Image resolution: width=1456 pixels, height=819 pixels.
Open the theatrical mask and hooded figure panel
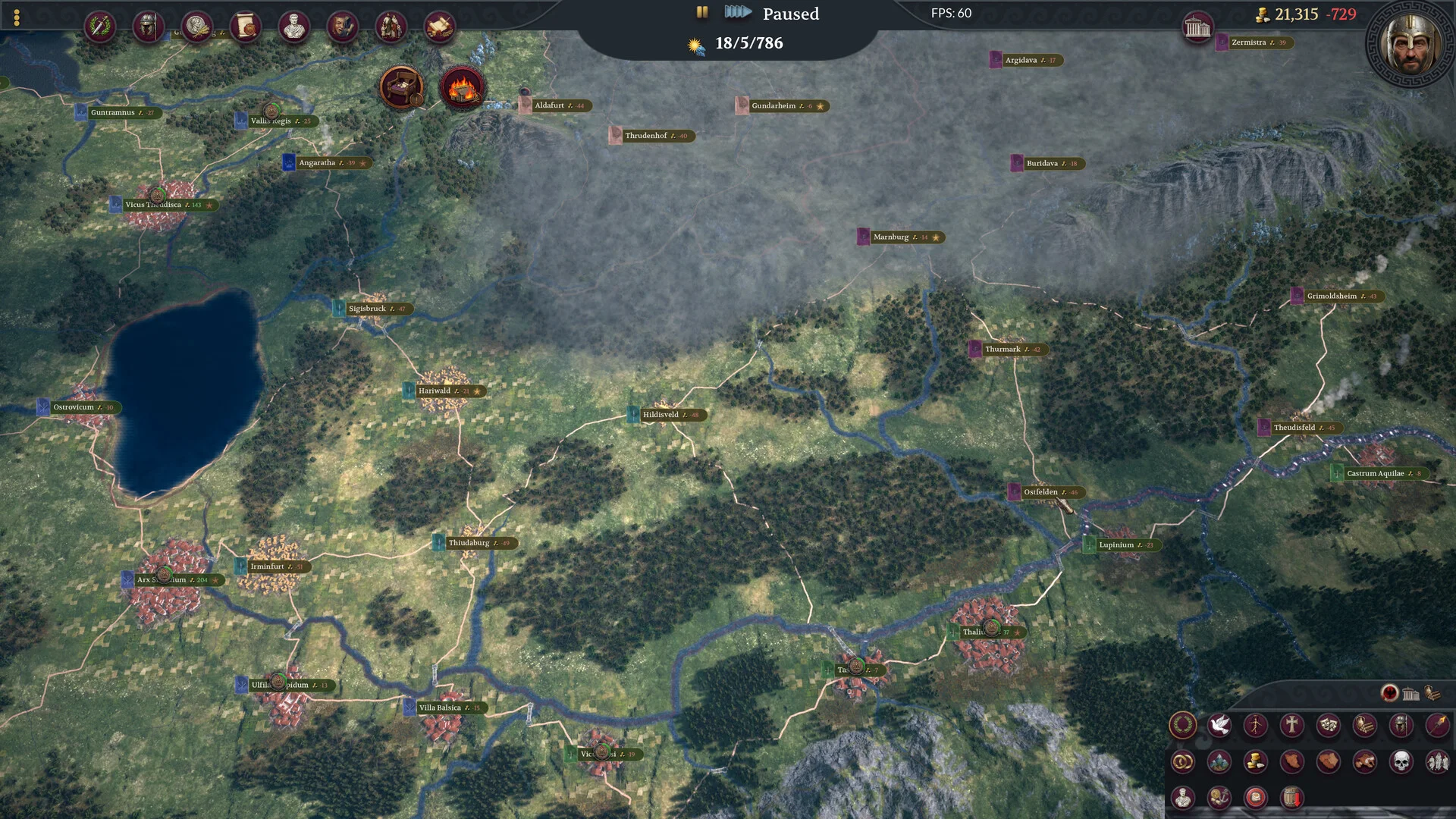[x=342, y=27]
